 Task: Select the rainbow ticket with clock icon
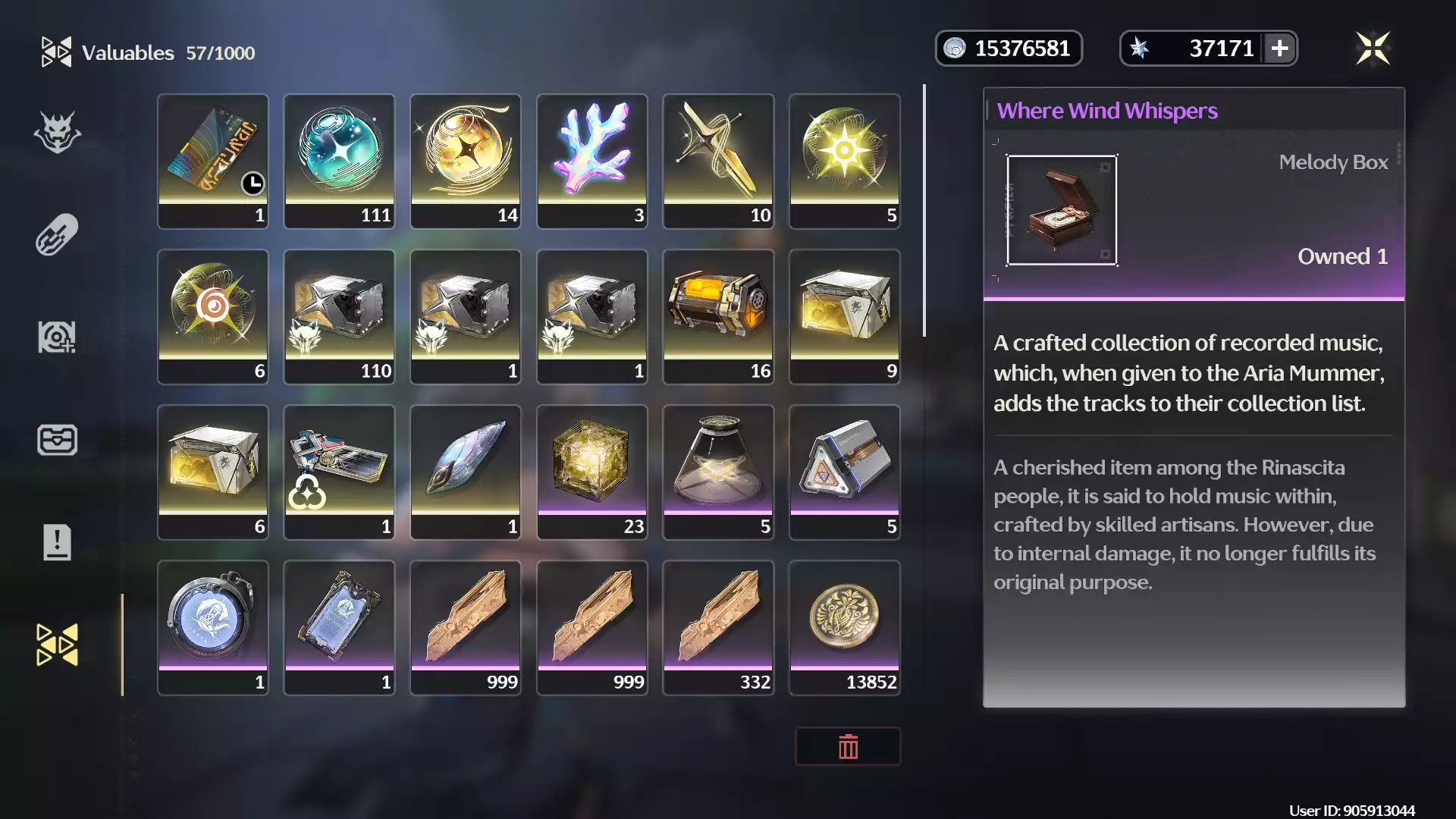pyautogui.click(x=213, y=160)
